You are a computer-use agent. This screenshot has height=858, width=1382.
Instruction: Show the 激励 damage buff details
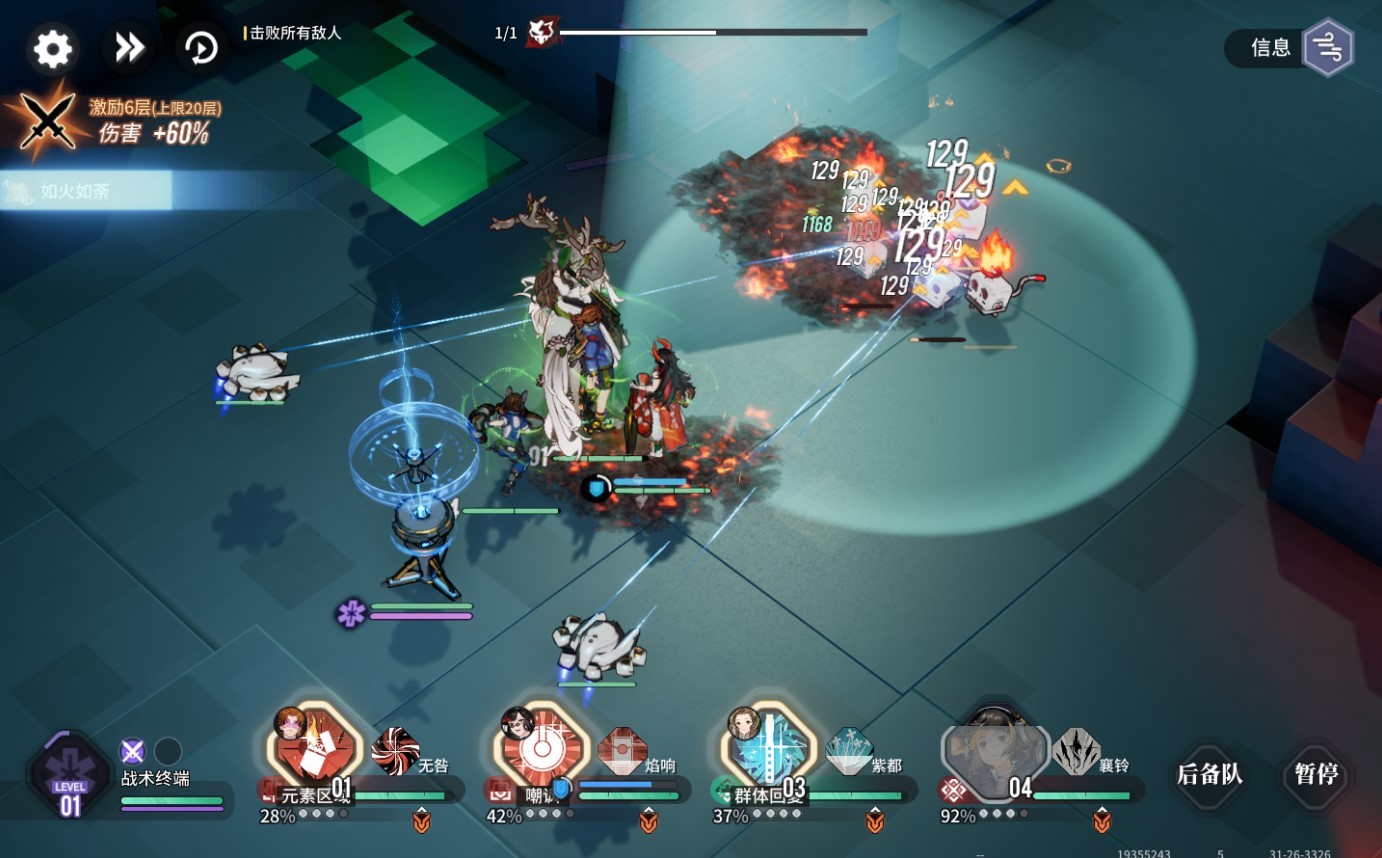pos(50,121)
